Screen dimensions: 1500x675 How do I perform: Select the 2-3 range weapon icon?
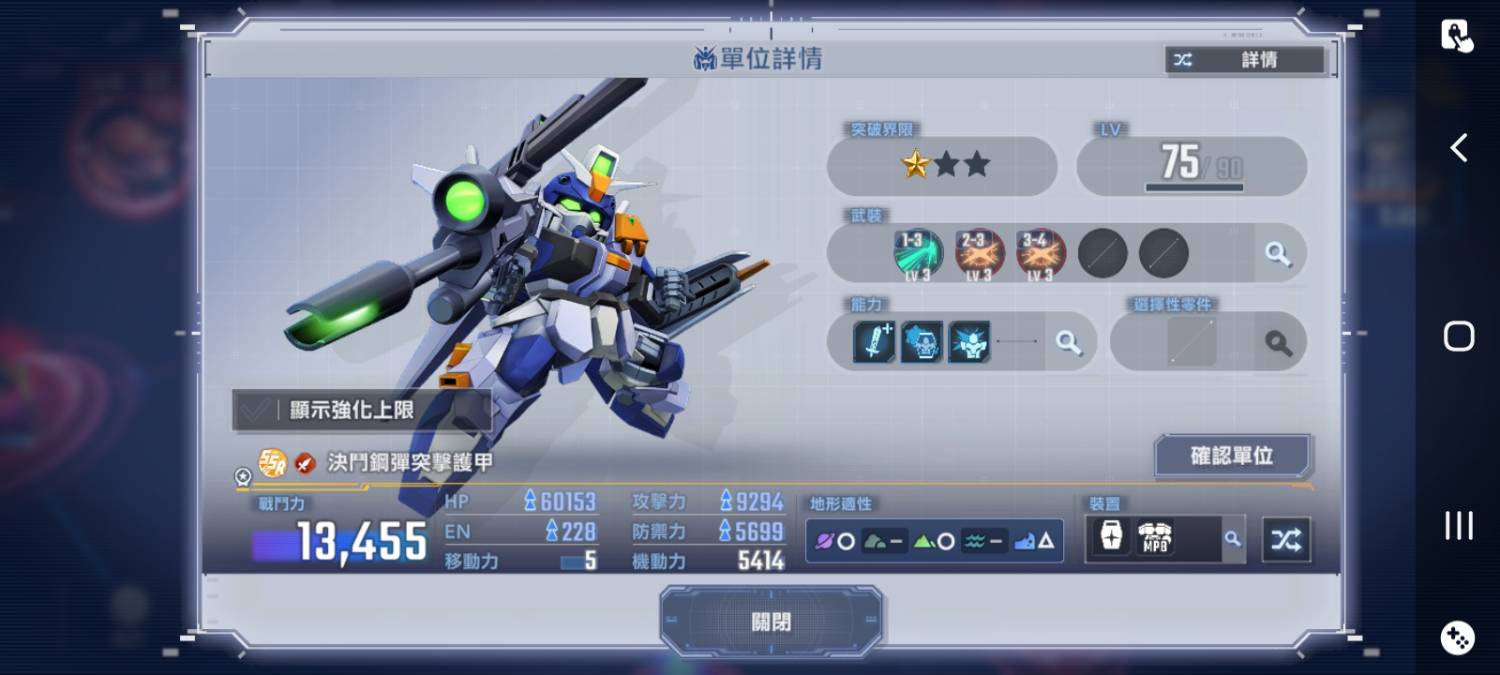coord(979,254)
